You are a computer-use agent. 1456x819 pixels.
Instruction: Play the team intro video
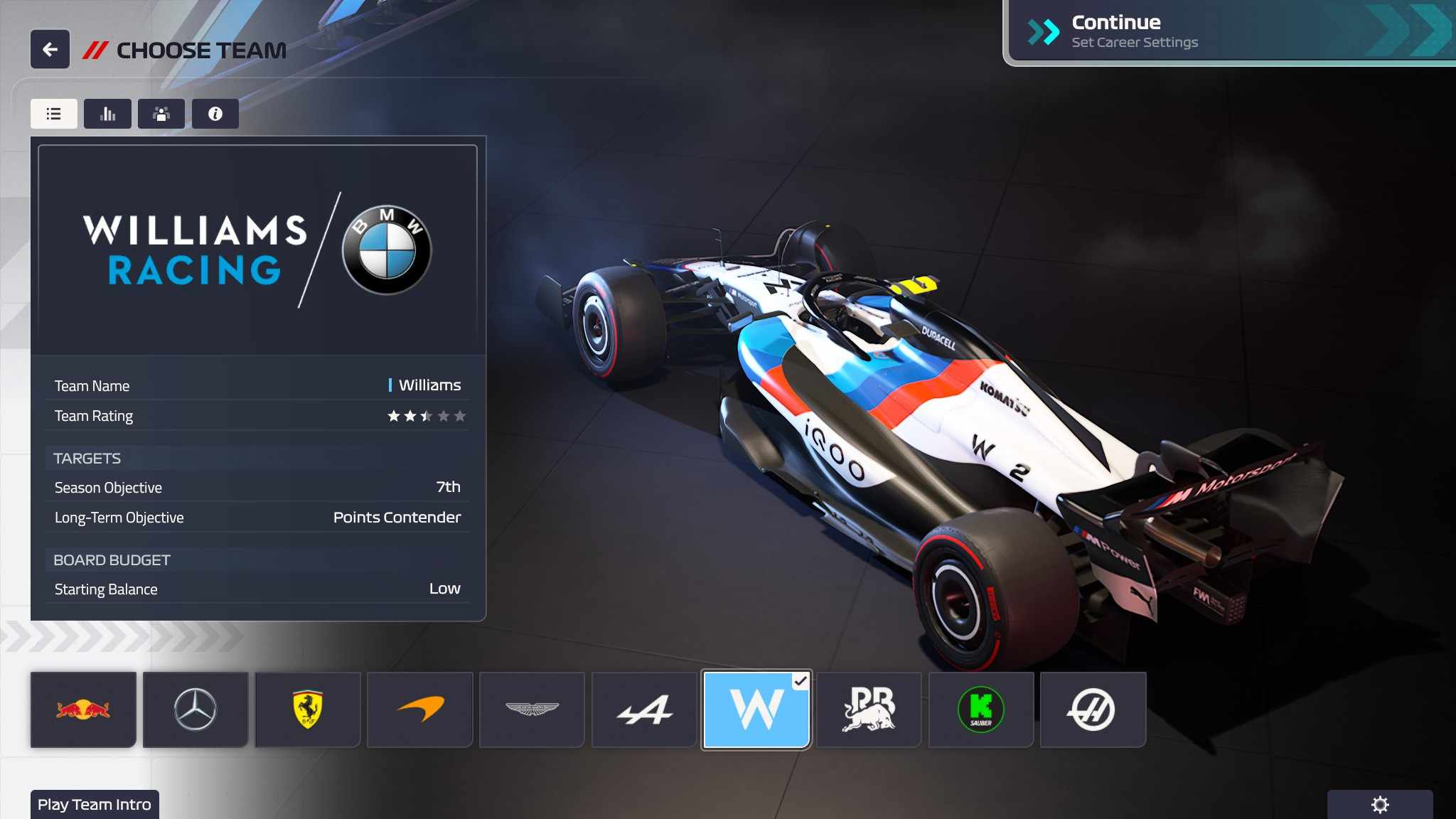pos(95,804)
